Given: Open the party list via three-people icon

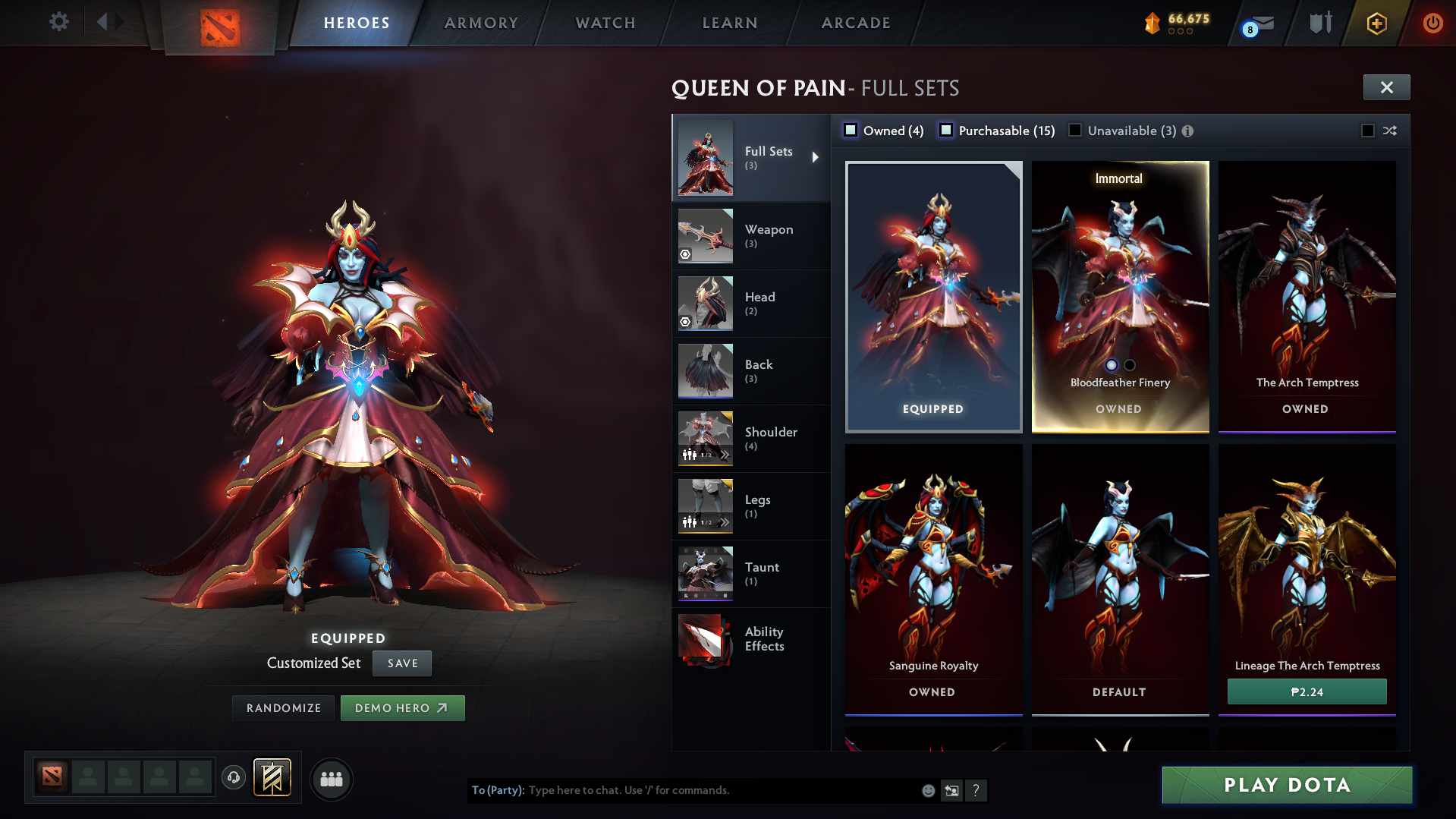Looking at the screenshot, I should (x=331, y=779).
